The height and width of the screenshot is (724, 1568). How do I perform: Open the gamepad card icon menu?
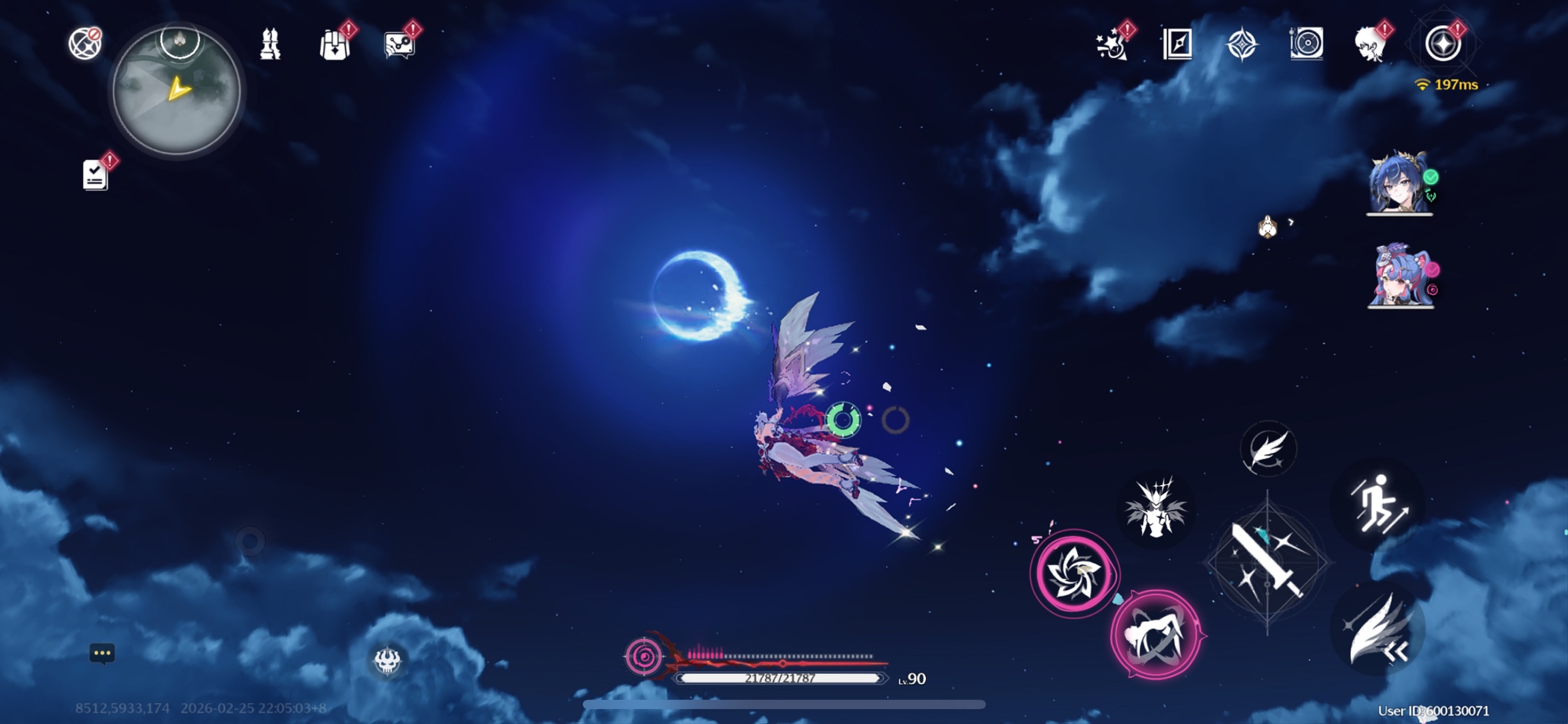pos(400,45)
